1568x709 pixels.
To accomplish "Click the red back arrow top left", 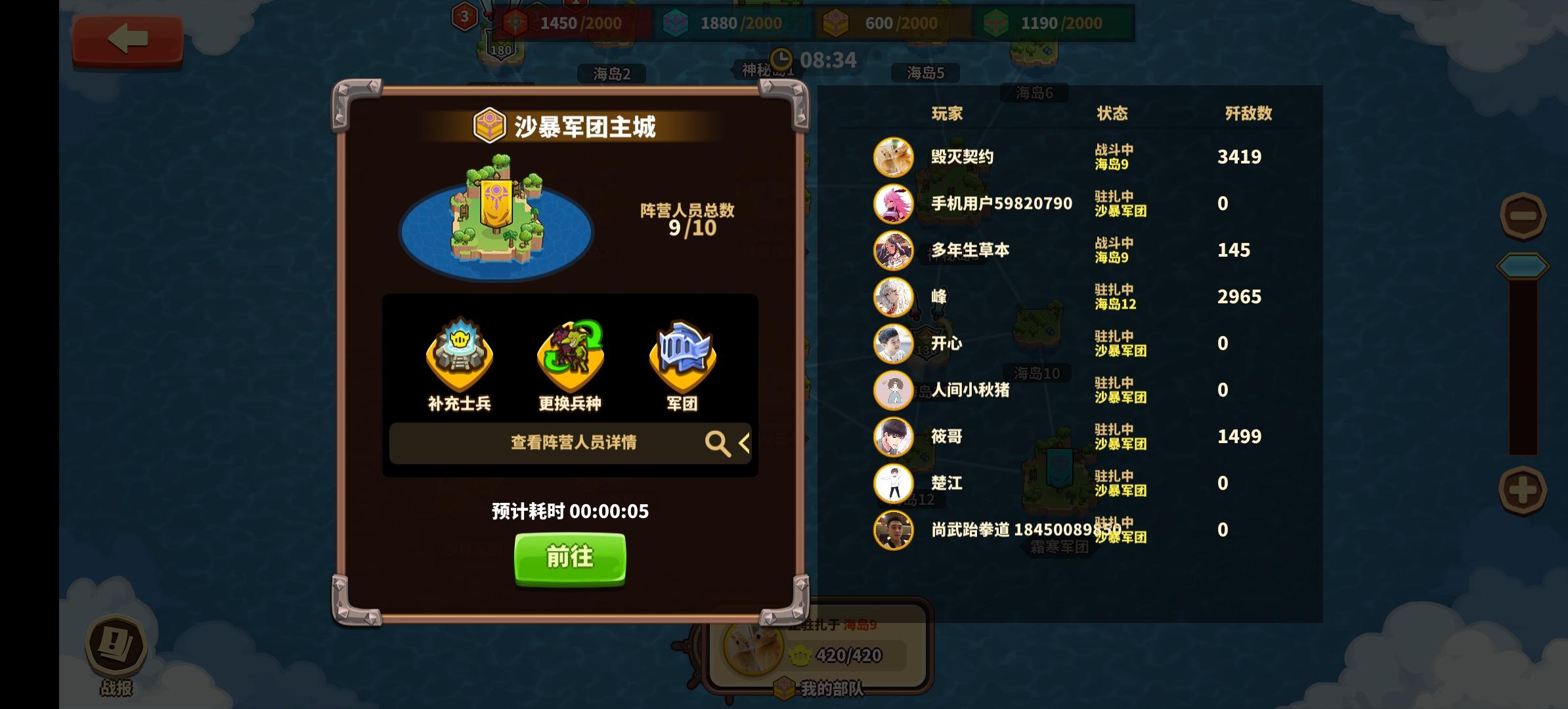I will pyautogui.click(x=127, y=39).
